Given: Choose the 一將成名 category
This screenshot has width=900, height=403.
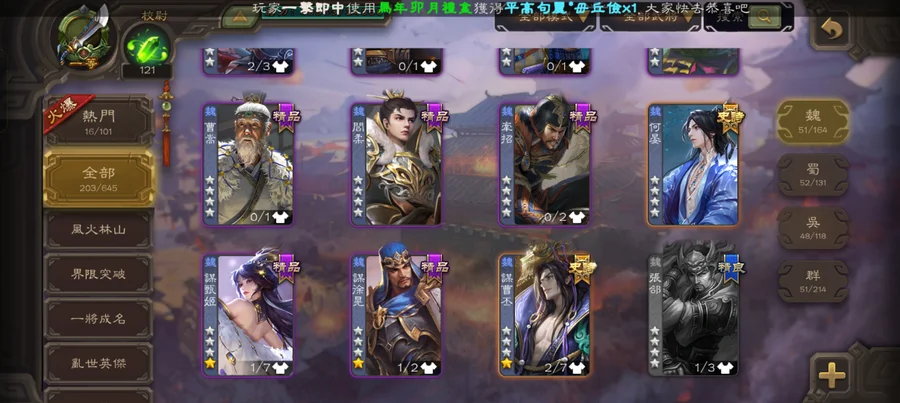Looking at the screenshot, I should click(x=98, y=319).
